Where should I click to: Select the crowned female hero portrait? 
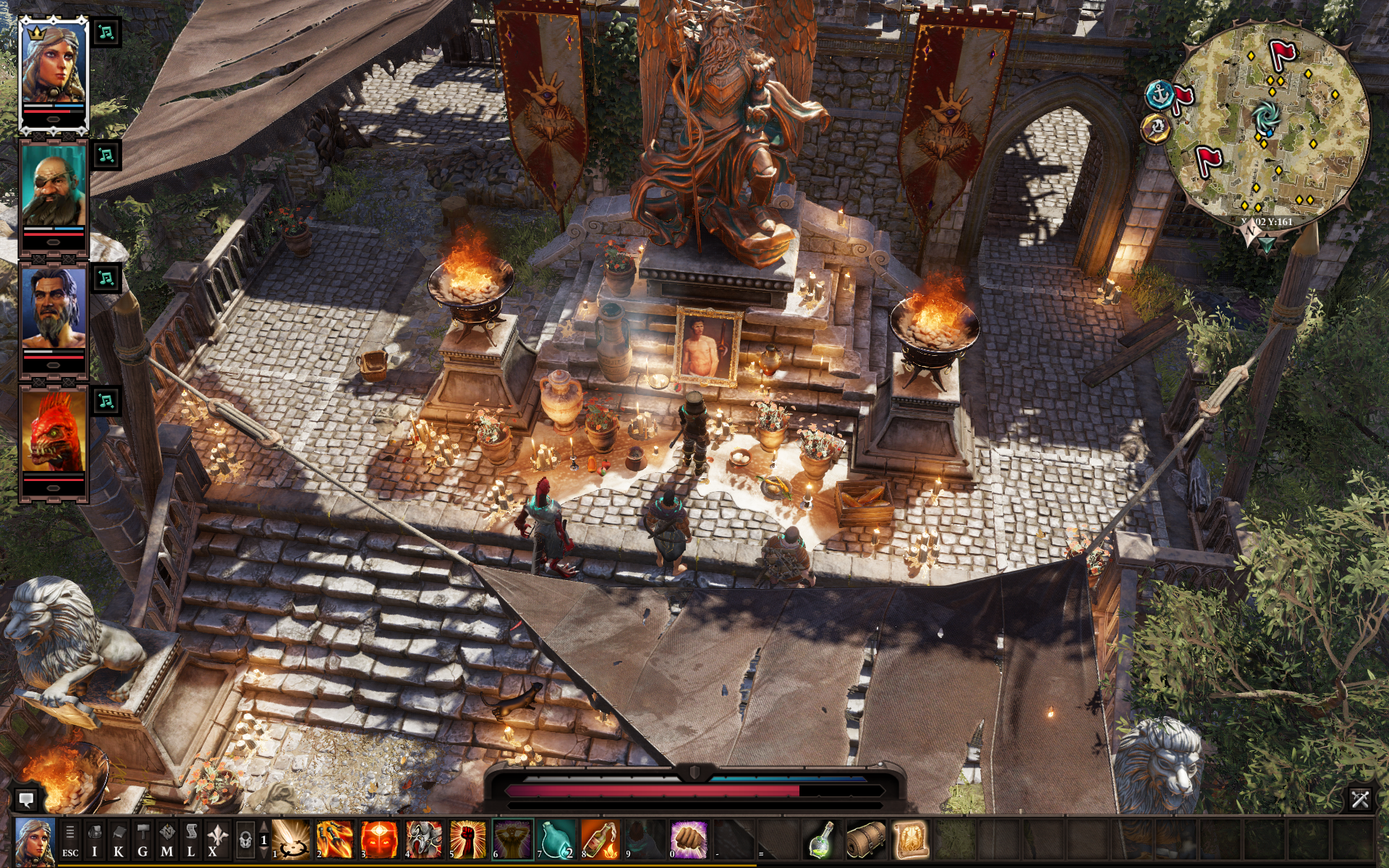click(53, 69)
